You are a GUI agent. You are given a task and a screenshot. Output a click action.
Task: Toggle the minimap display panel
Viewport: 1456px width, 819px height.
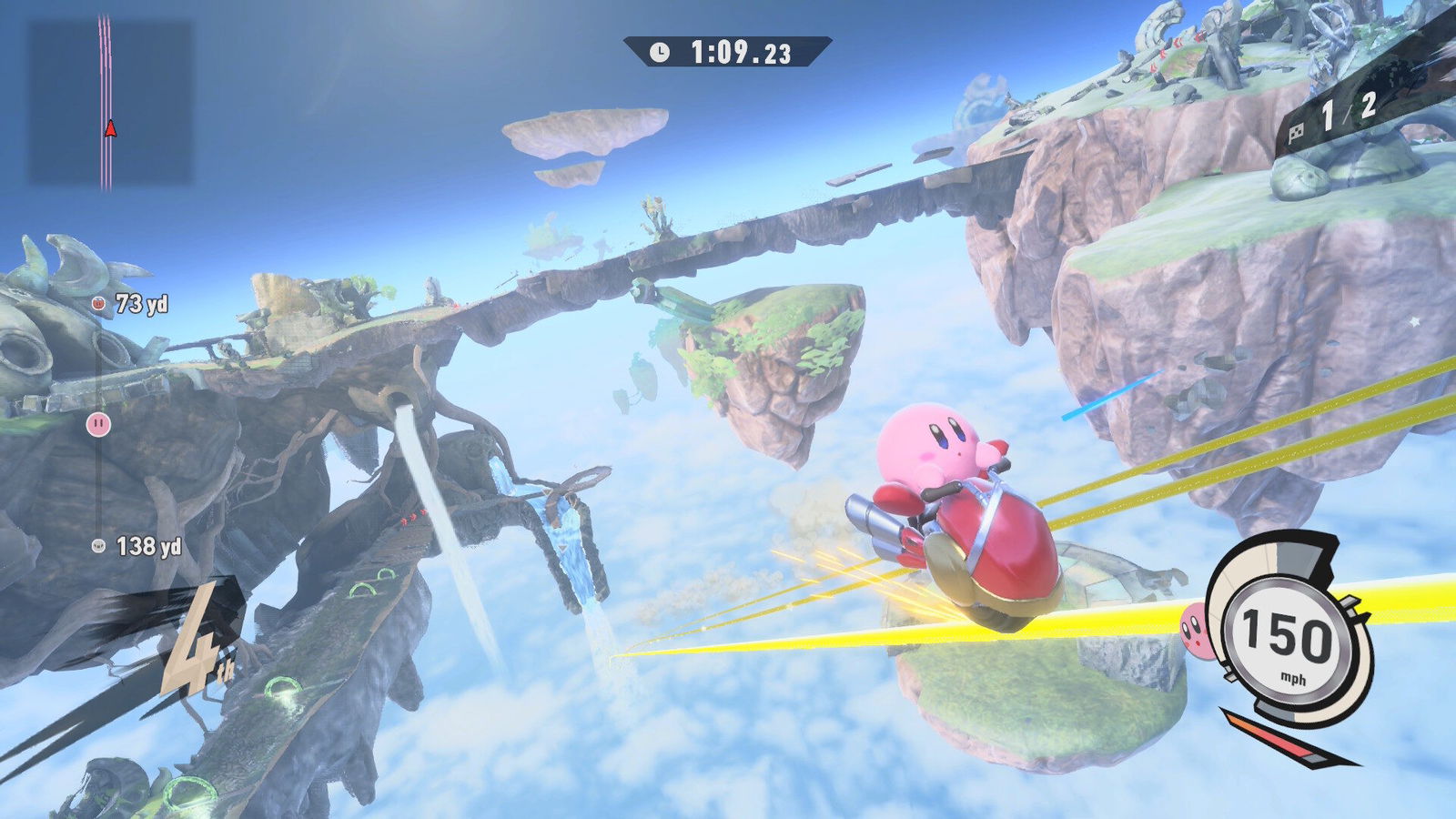coord(109,100)
